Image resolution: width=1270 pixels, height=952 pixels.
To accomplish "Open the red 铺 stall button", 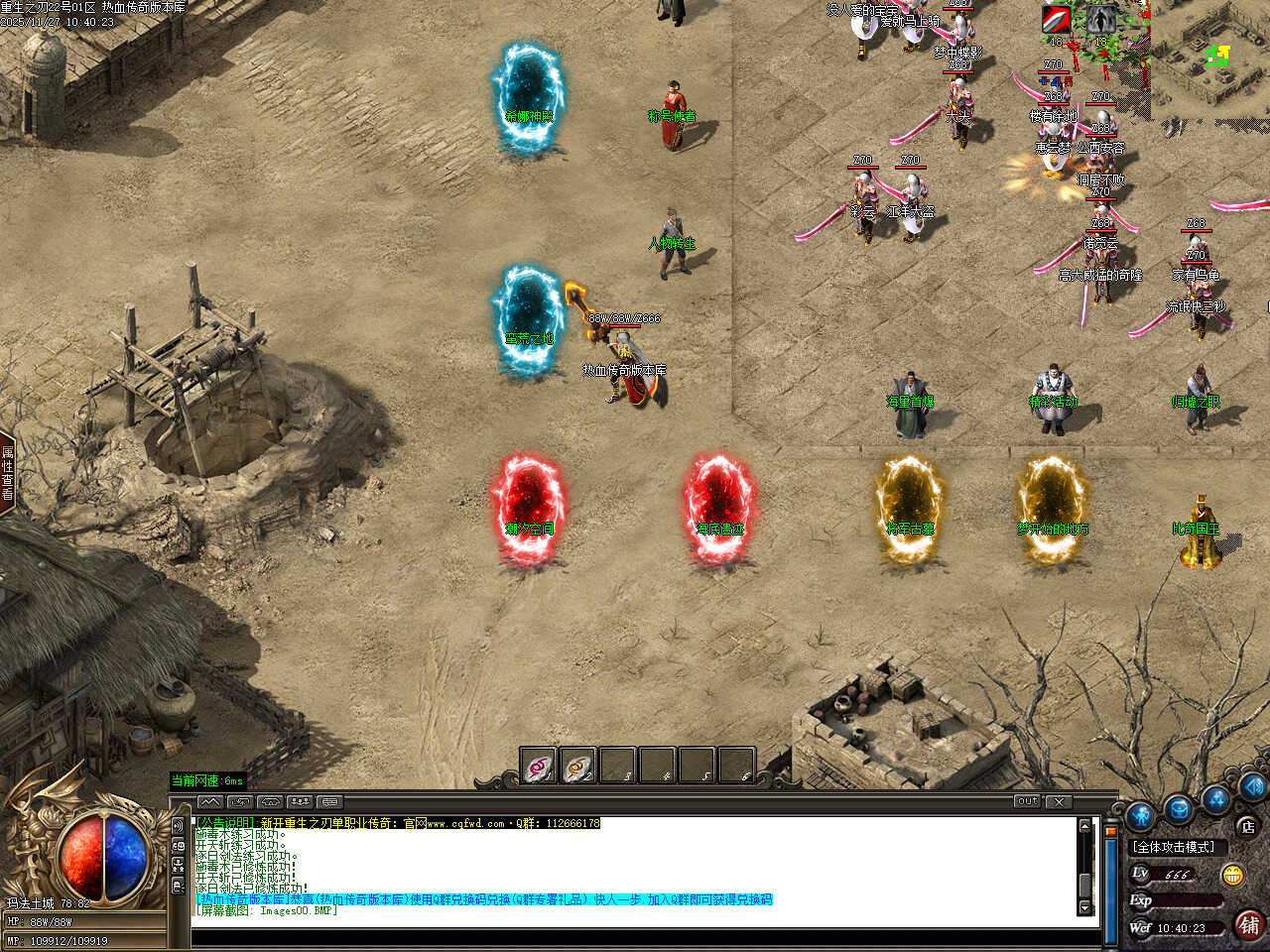I will click(x=1248, y=925).
